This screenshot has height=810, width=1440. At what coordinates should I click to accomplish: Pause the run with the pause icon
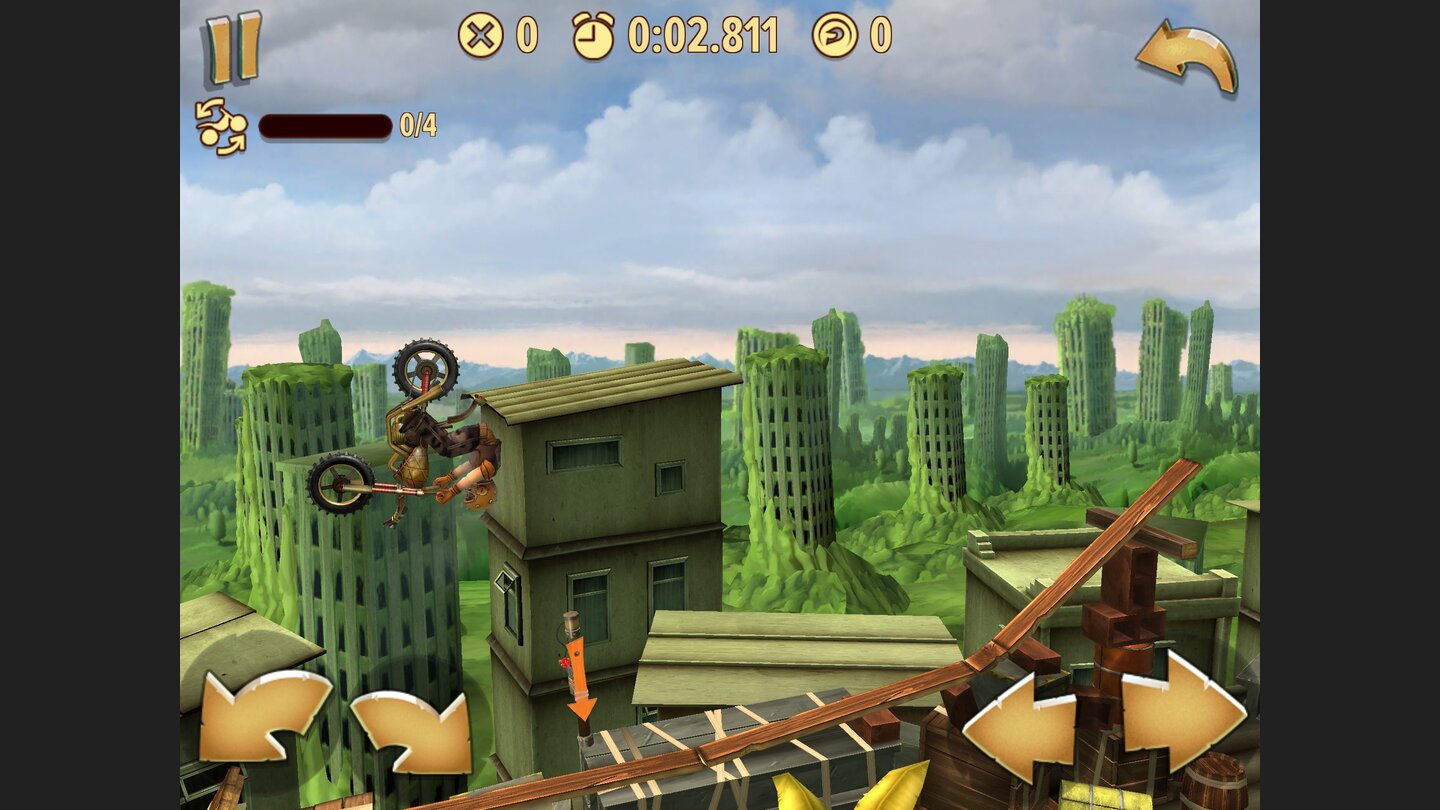coord(232,44)
